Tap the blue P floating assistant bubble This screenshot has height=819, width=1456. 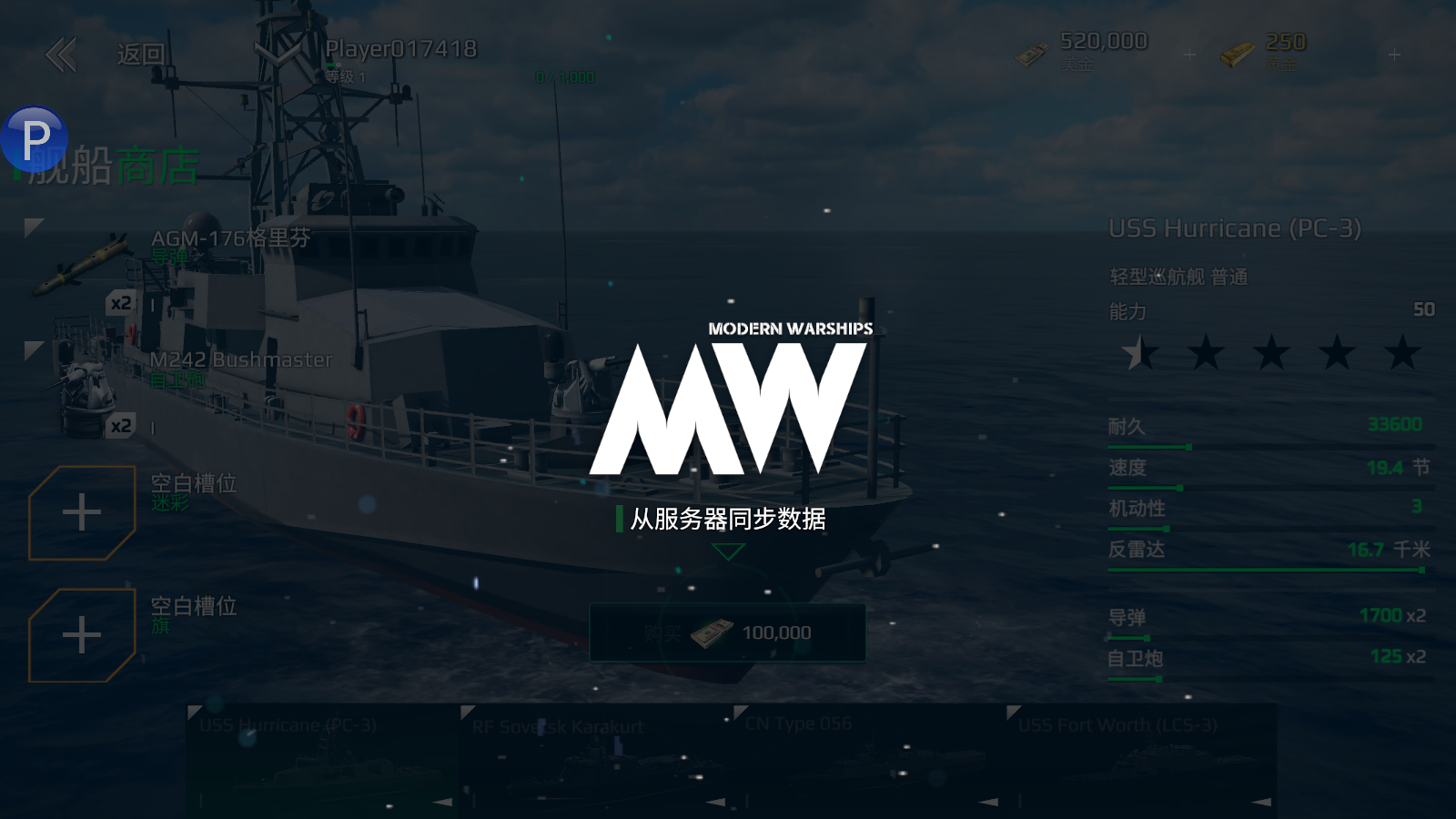pyautogui.click(x=35, y=138)
